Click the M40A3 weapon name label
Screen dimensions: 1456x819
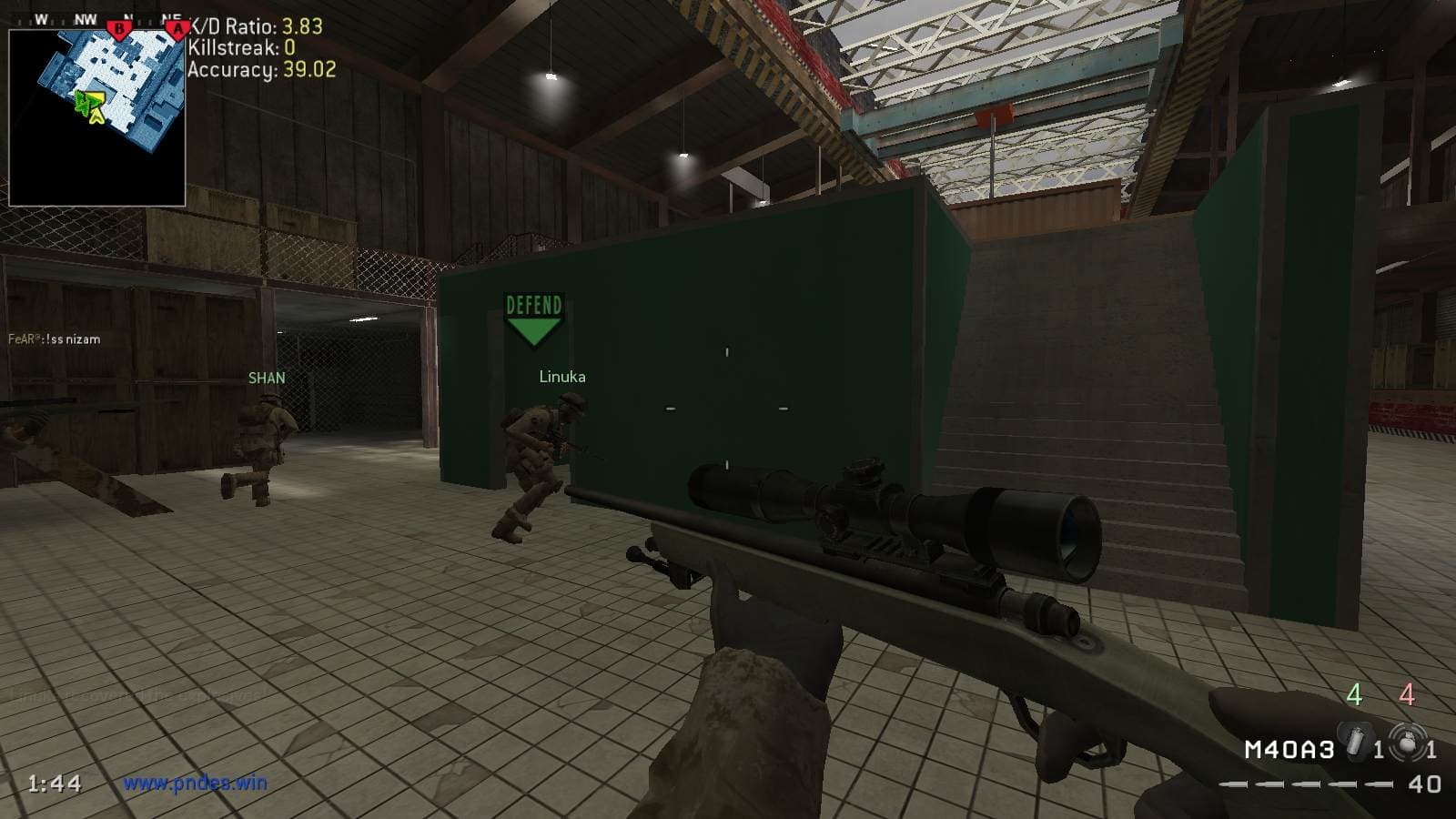[1289, 750]
